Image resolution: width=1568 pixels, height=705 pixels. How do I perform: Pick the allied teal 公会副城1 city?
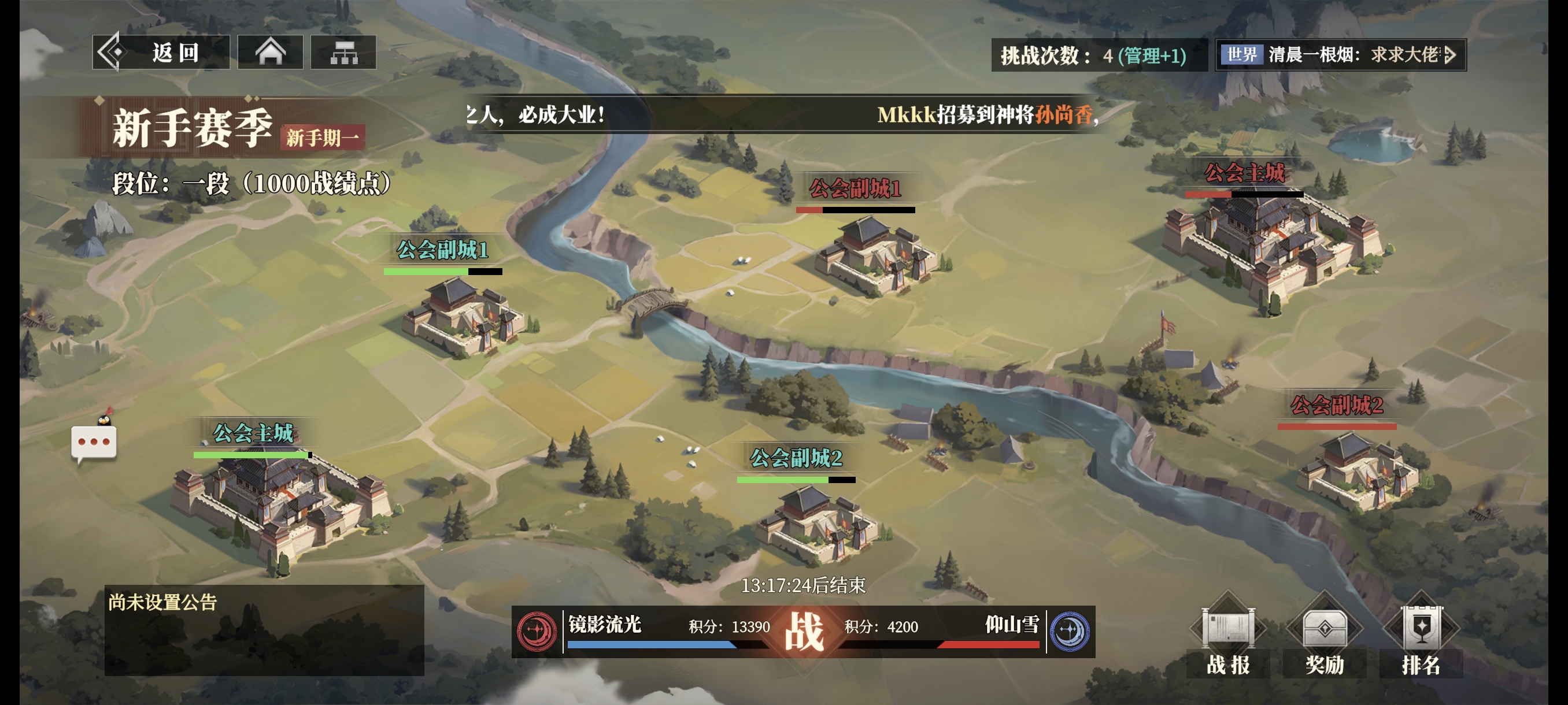coord(463,316)
